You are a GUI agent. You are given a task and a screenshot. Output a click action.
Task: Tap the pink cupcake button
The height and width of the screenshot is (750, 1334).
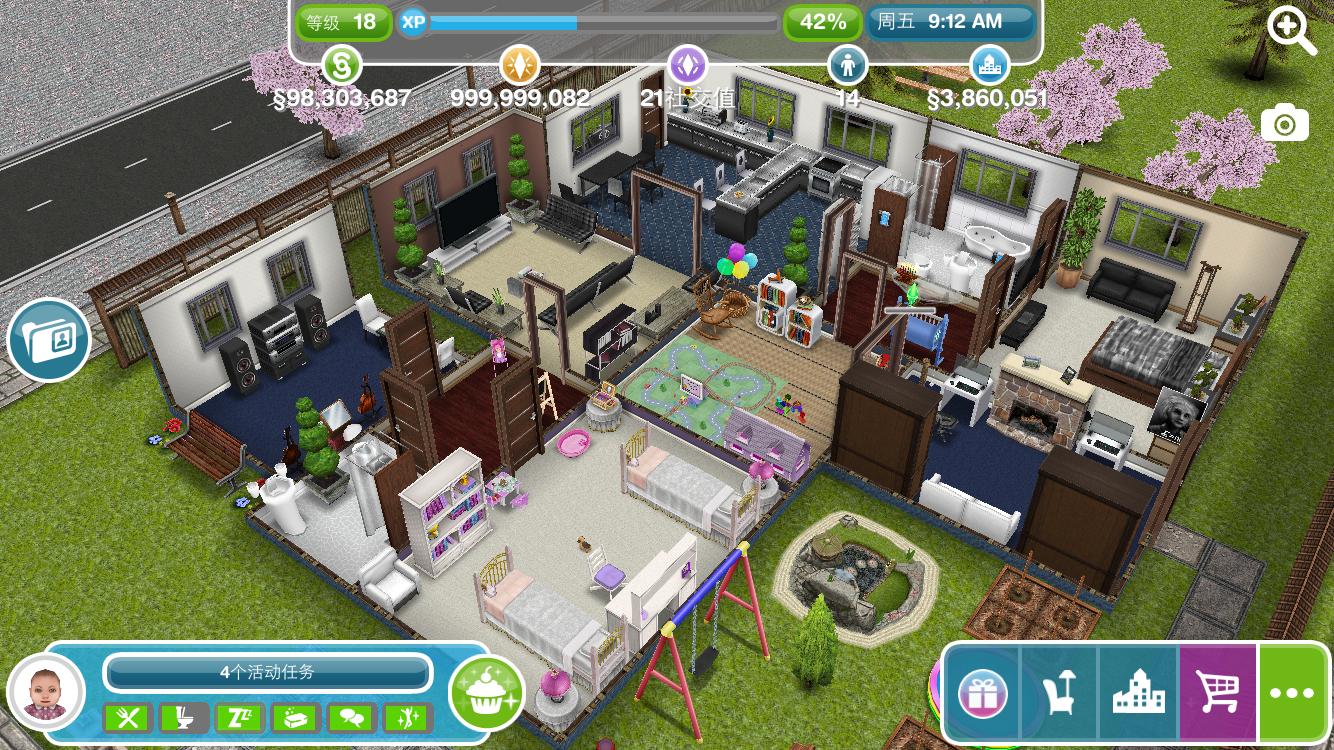tap(487, 693)
